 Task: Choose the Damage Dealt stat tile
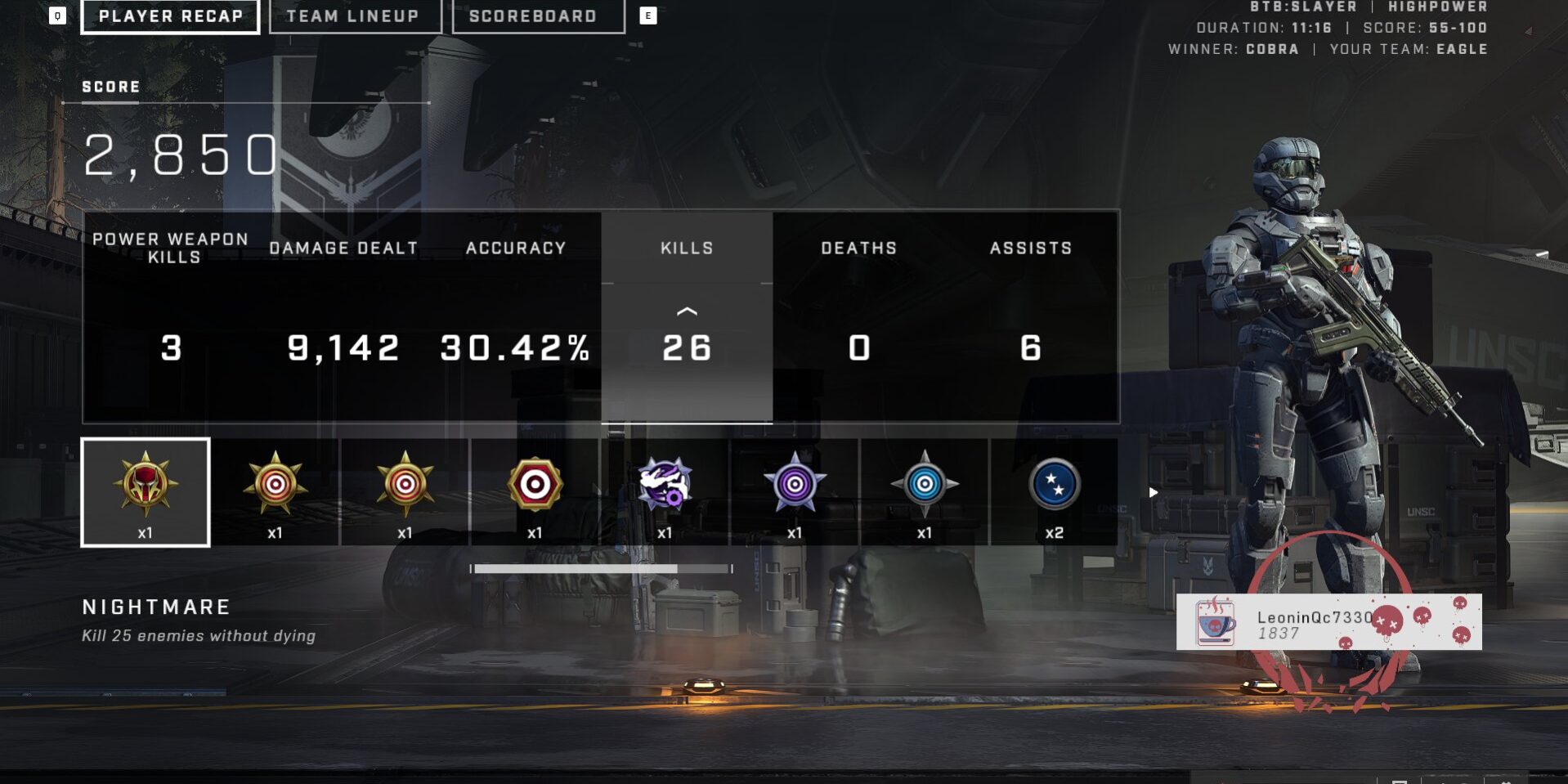point(343,317)
